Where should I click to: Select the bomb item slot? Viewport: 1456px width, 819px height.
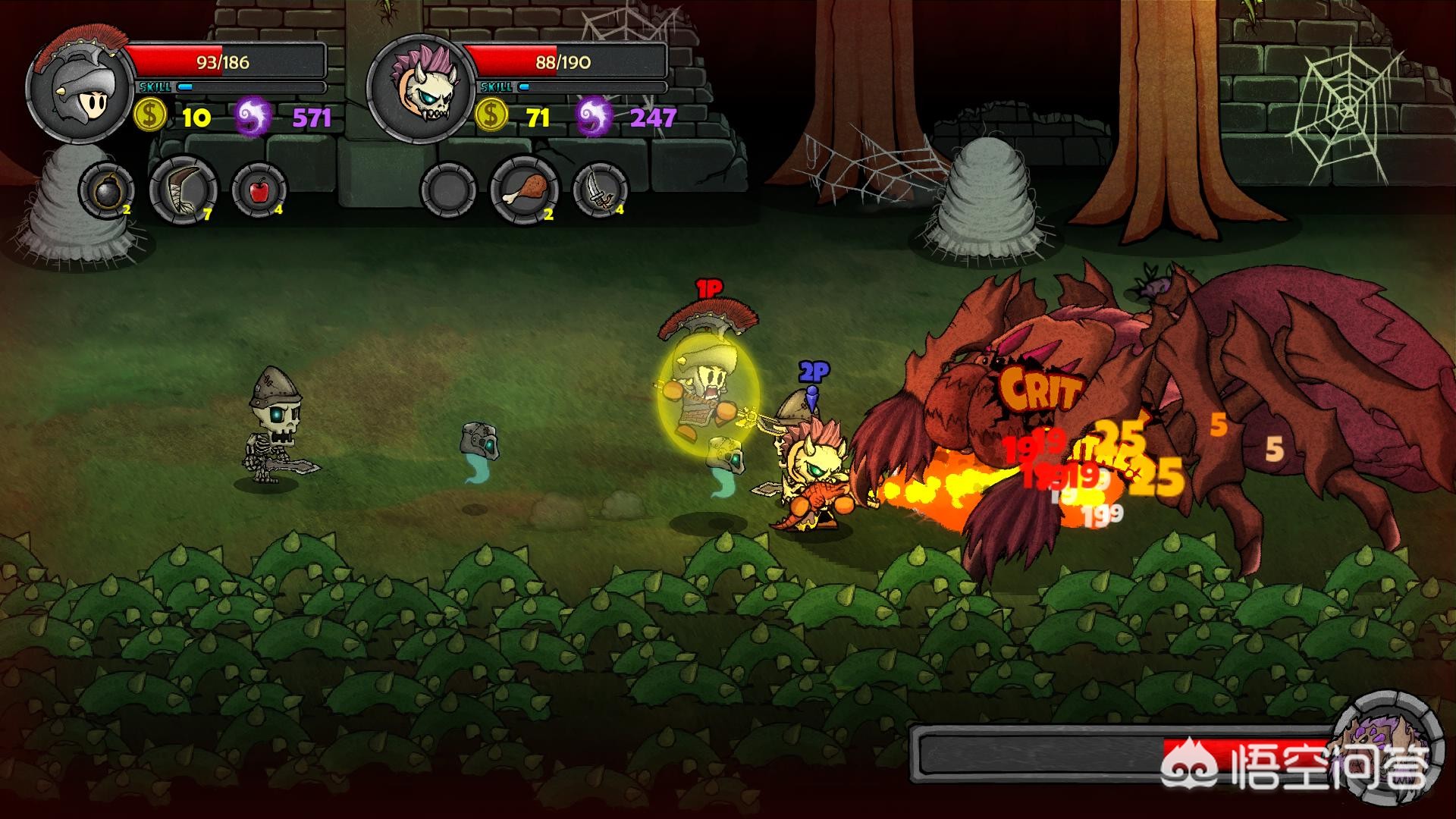coord(106,190)
